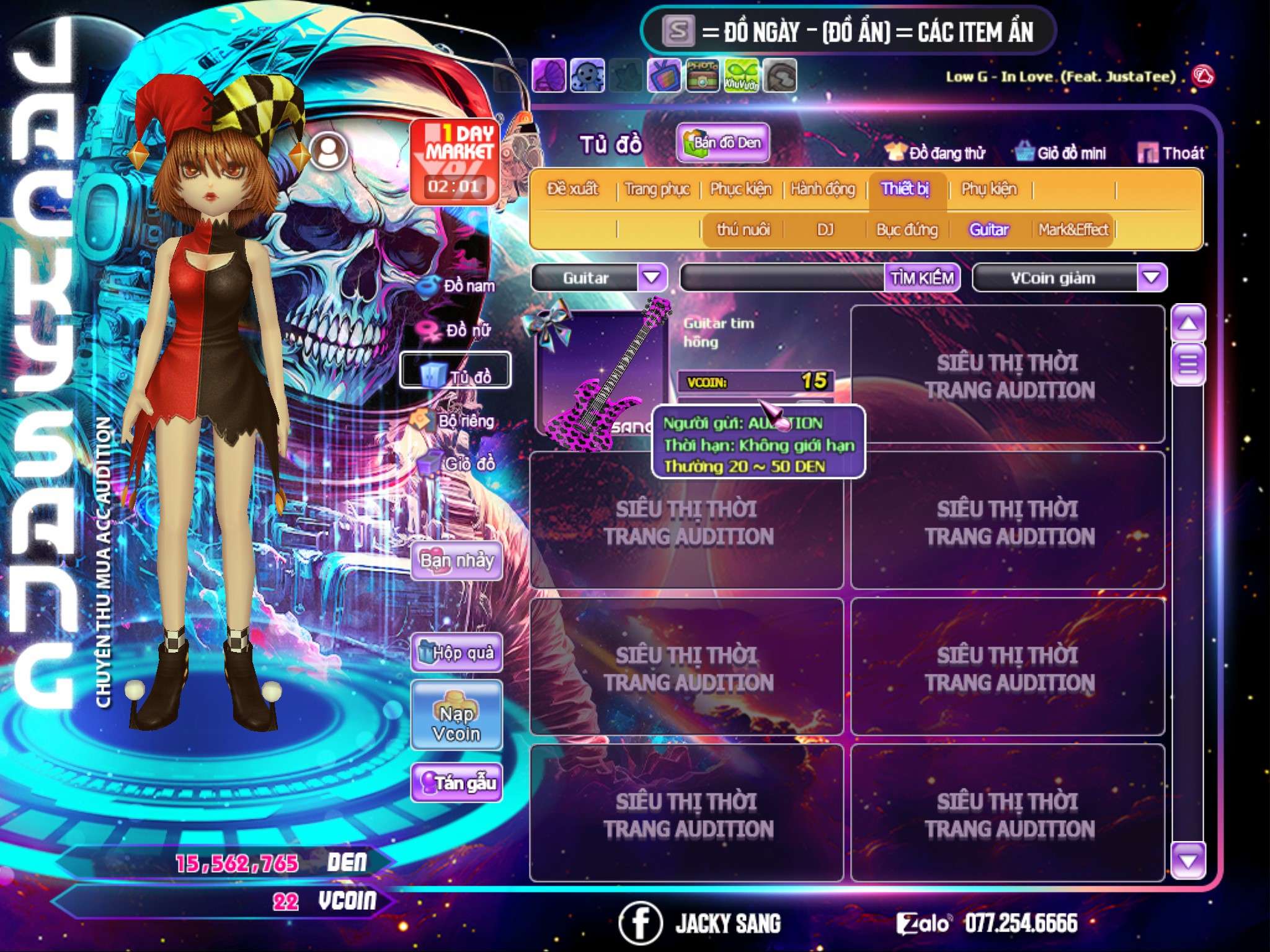
Task: Switch to the Phục kiện tab
Action: [740, 189]
